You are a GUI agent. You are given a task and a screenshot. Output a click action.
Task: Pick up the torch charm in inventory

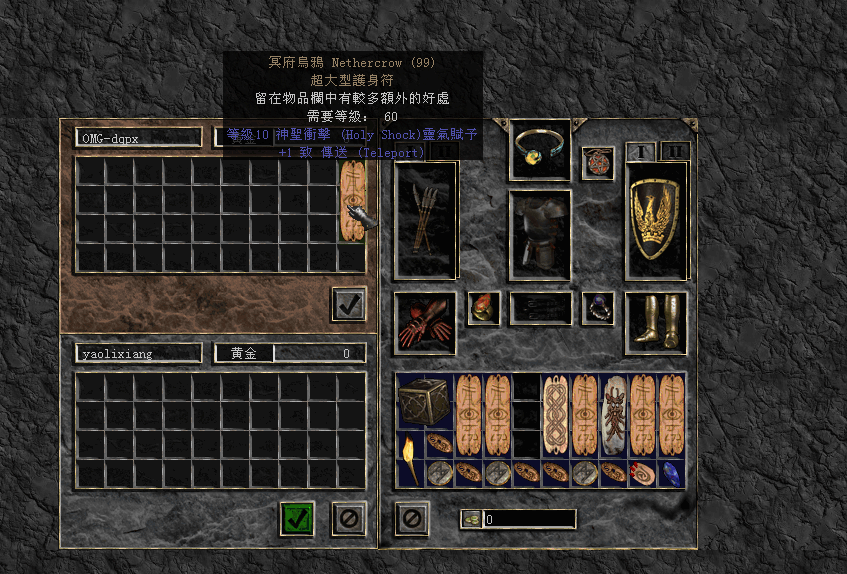coord(410,458)
